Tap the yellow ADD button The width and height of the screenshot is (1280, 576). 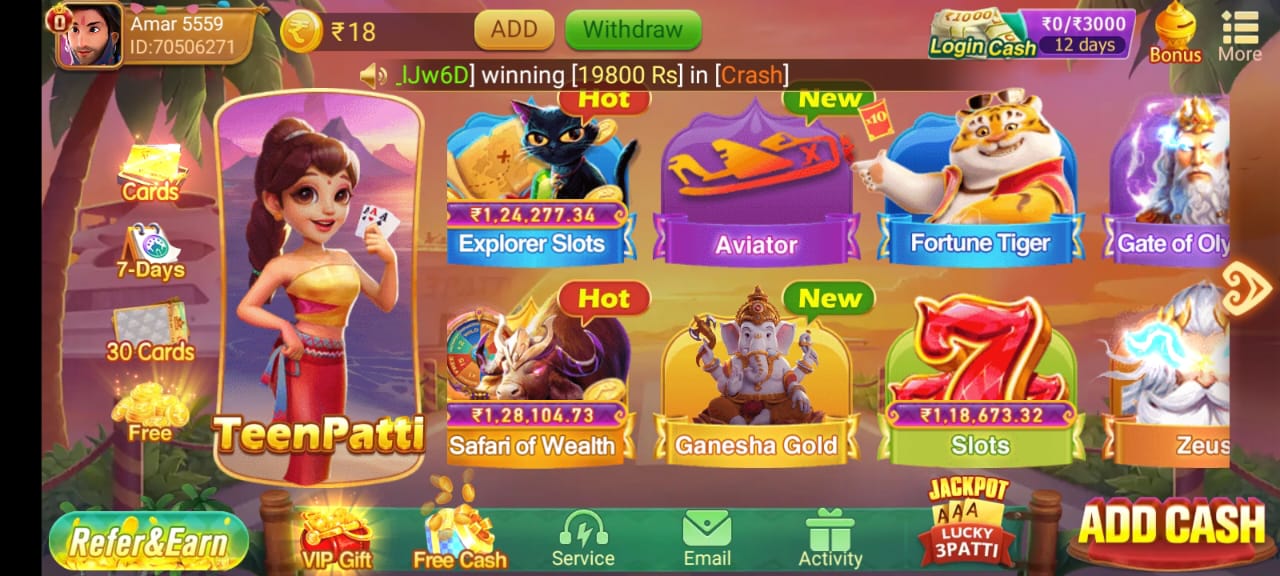tap(514, 30)
